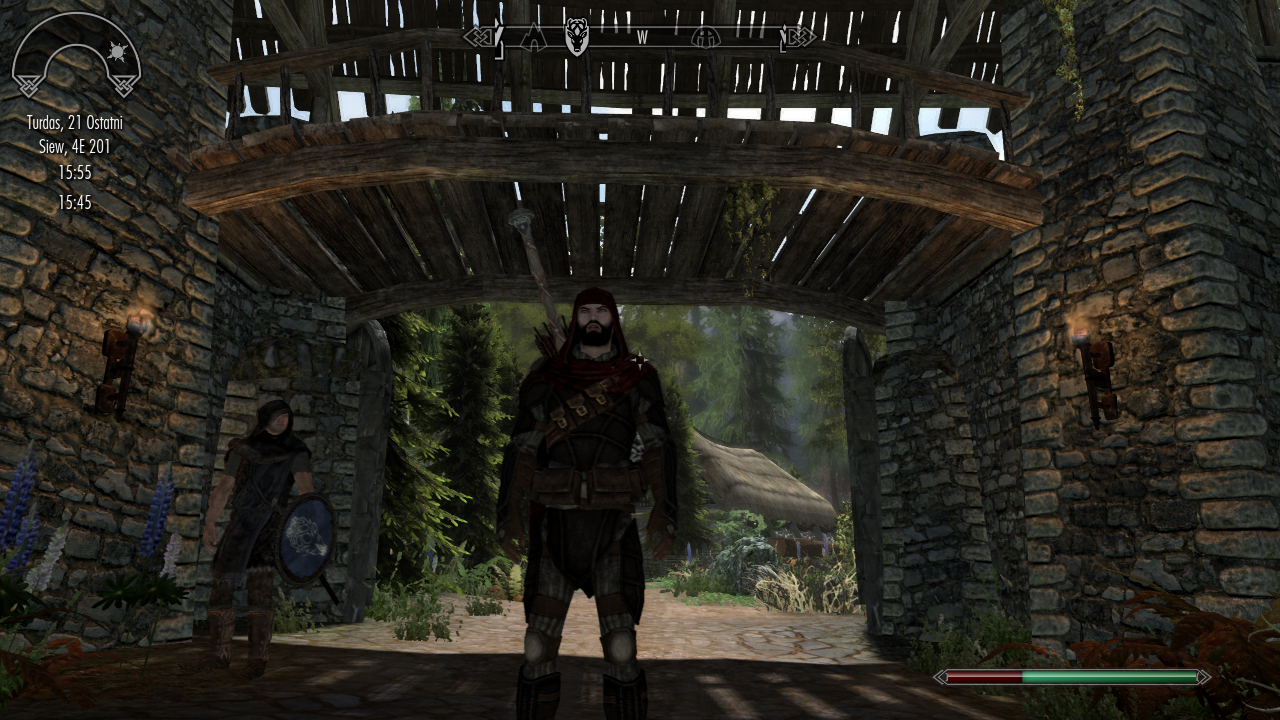This screenshot has height=720, width=1280.
Task: Click the sun icon on the time-of-day arc
Action: click(117, 51)
